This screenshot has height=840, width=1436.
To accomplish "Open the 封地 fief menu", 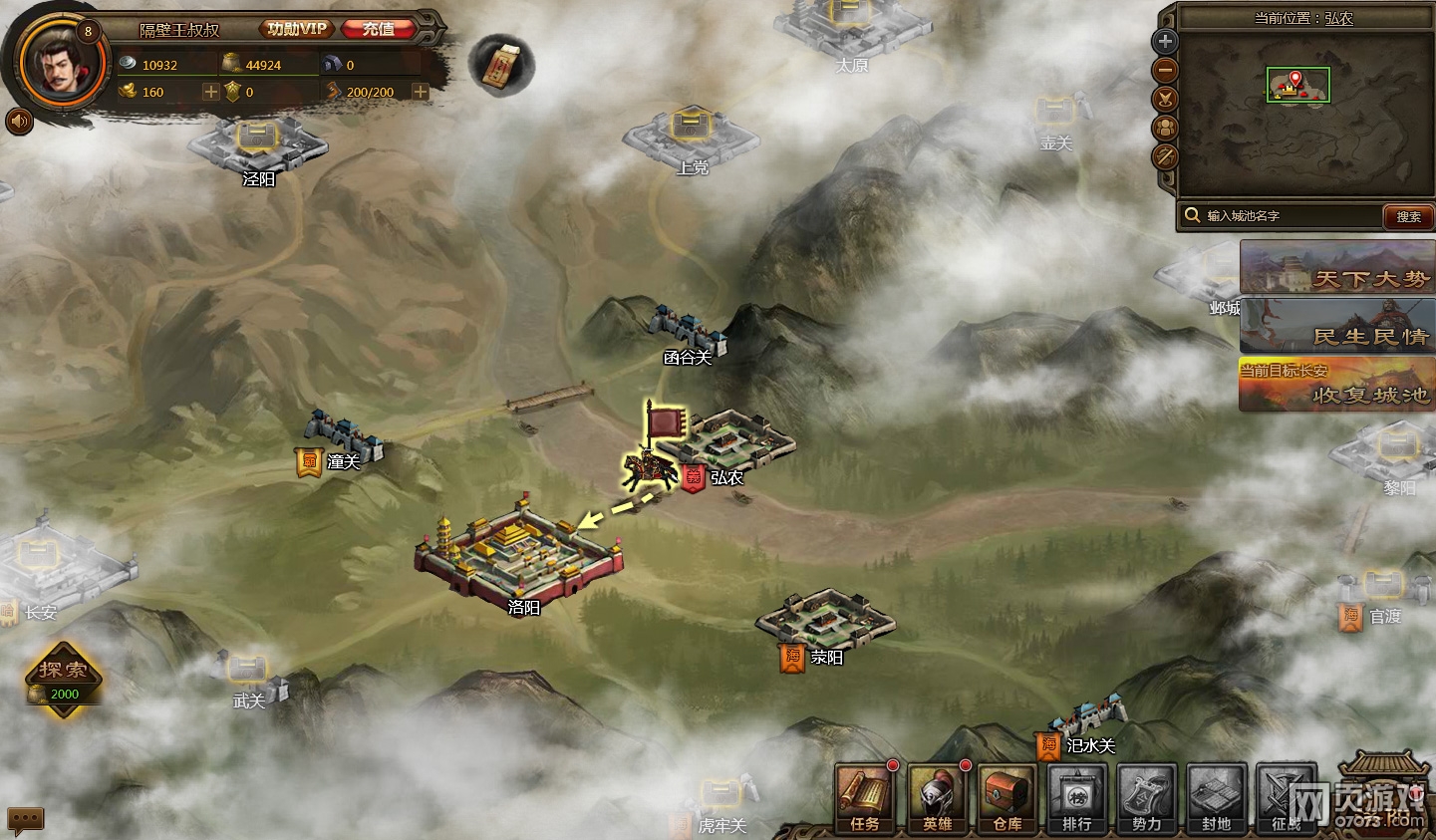I will [x=1217, y=798].
